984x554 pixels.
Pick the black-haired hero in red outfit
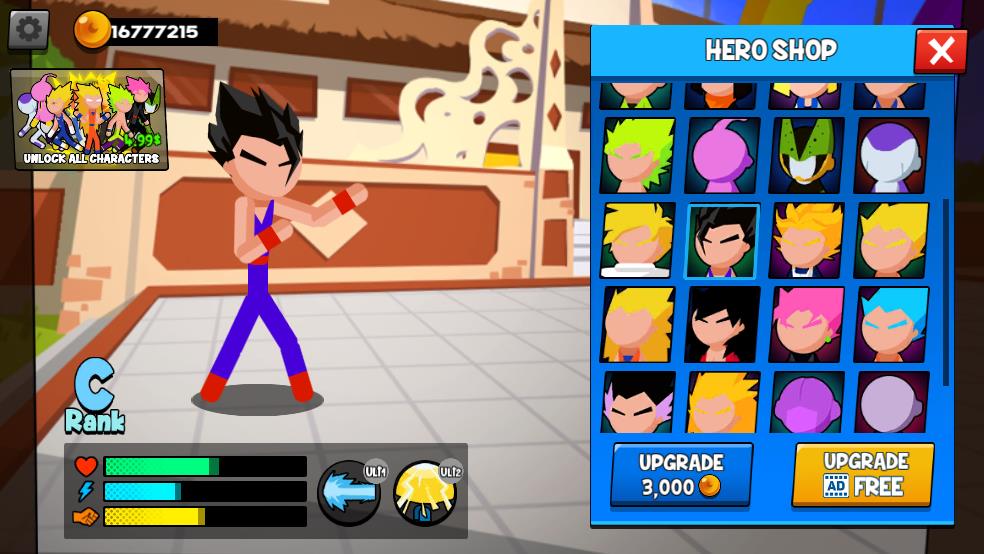[722, 325]
